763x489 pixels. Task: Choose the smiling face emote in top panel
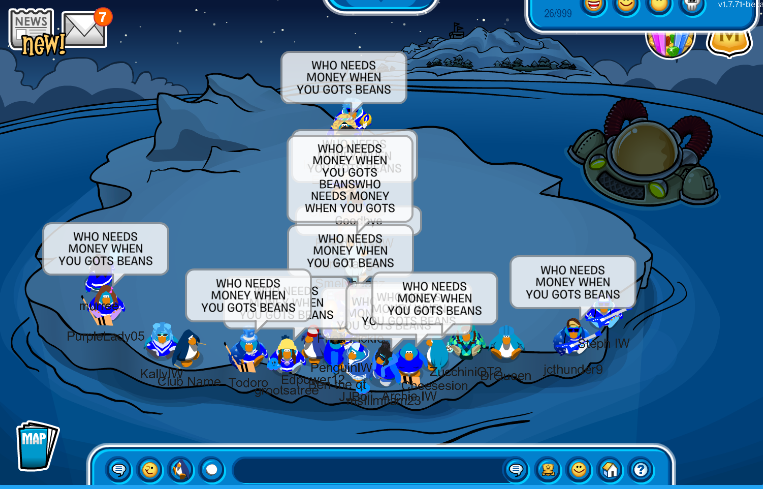(627, 7)
